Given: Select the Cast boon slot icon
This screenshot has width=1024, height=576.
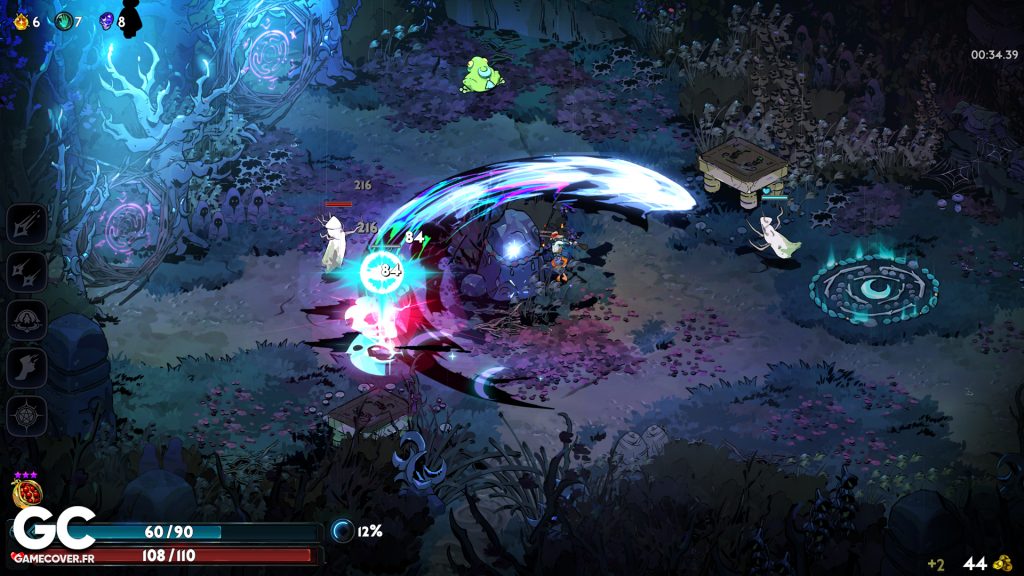Looking at the screenshot, I should pyautogui.click(x=27, y=319).
